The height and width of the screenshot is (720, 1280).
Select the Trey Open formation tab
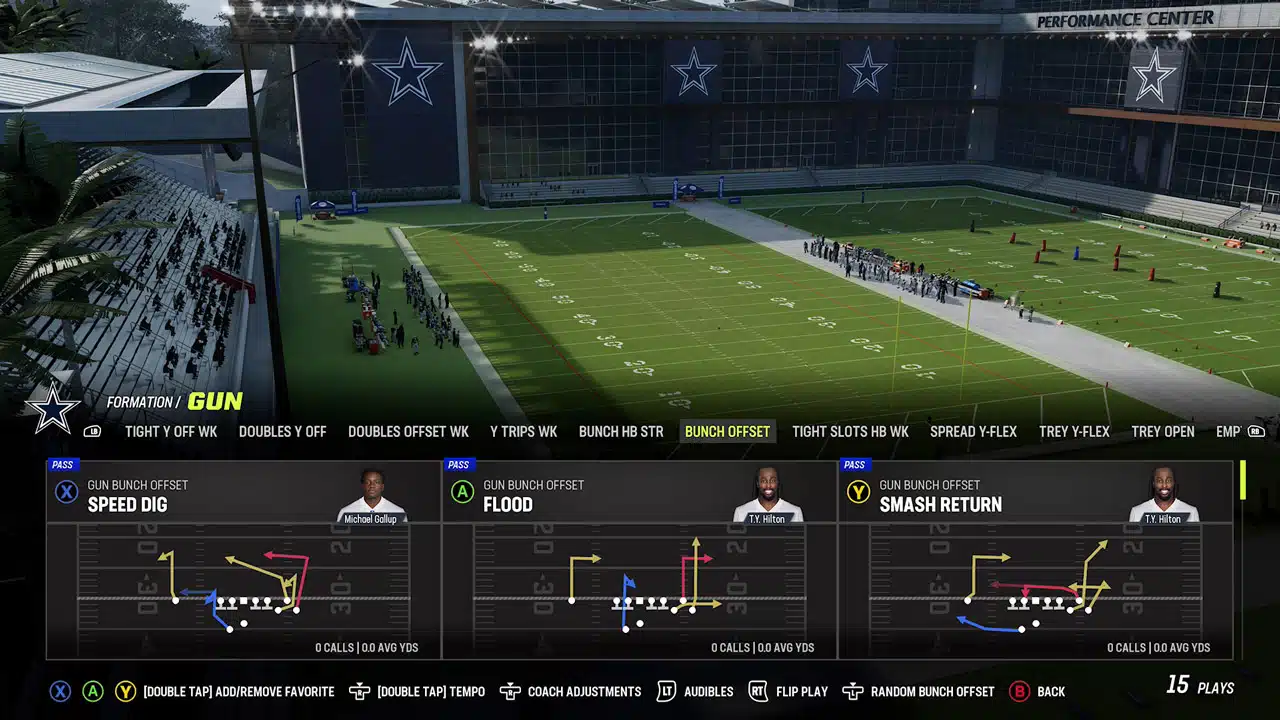(x=1162, y=432)
